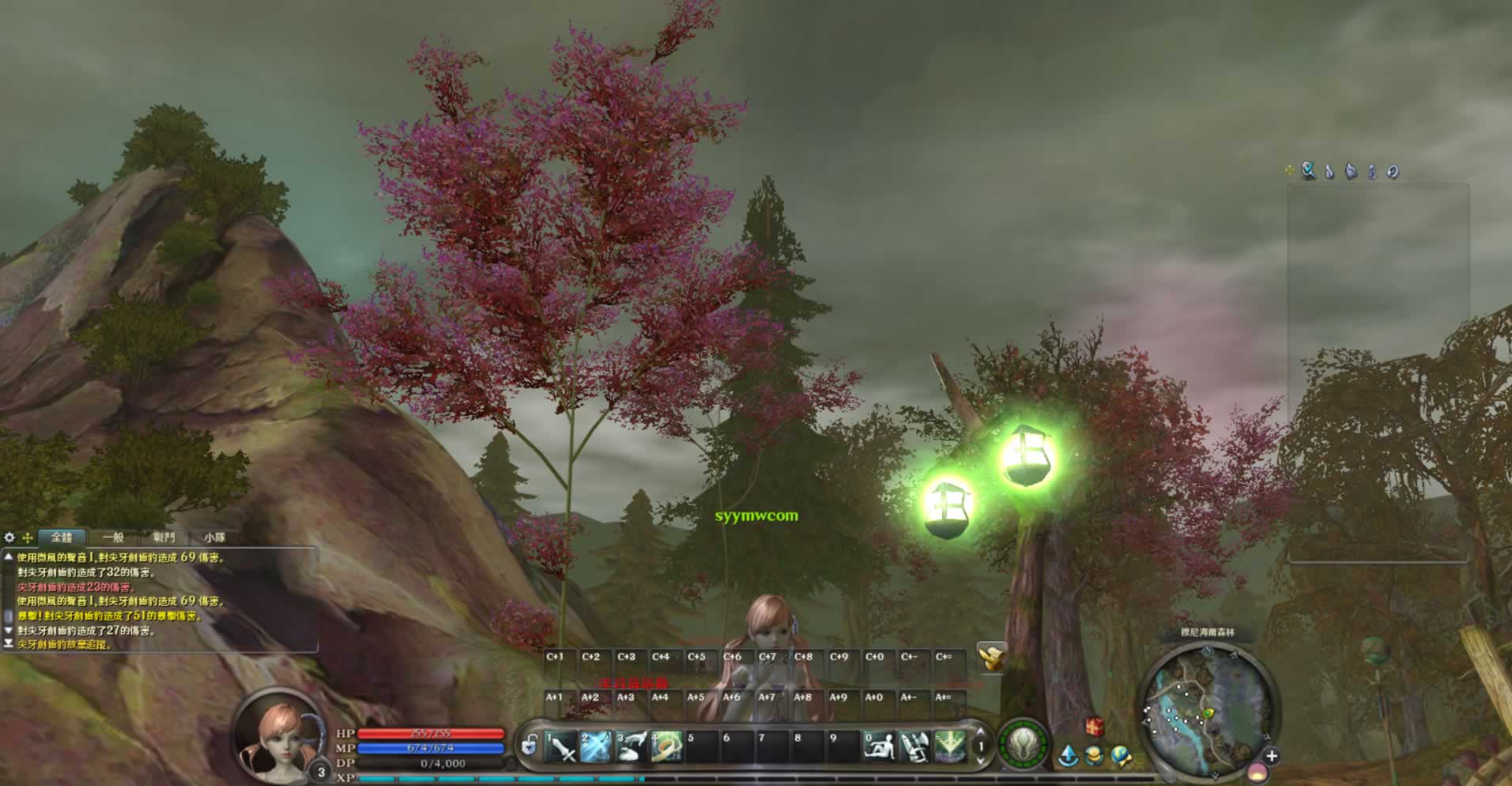
Task: Open the red gift box icon
Action: 1094,726
